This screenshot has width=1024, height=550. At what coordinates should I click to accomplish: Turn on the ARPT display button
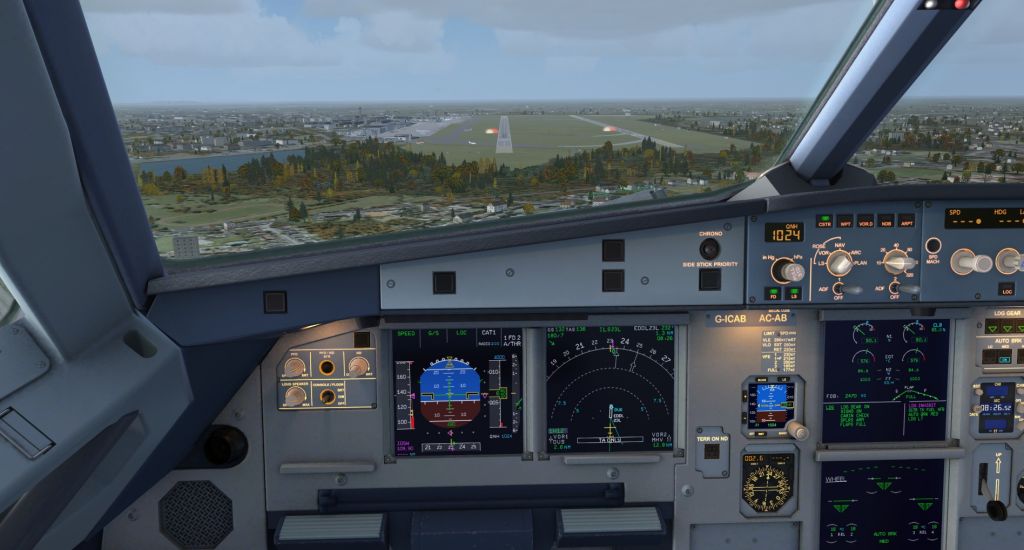click(906, 220)
